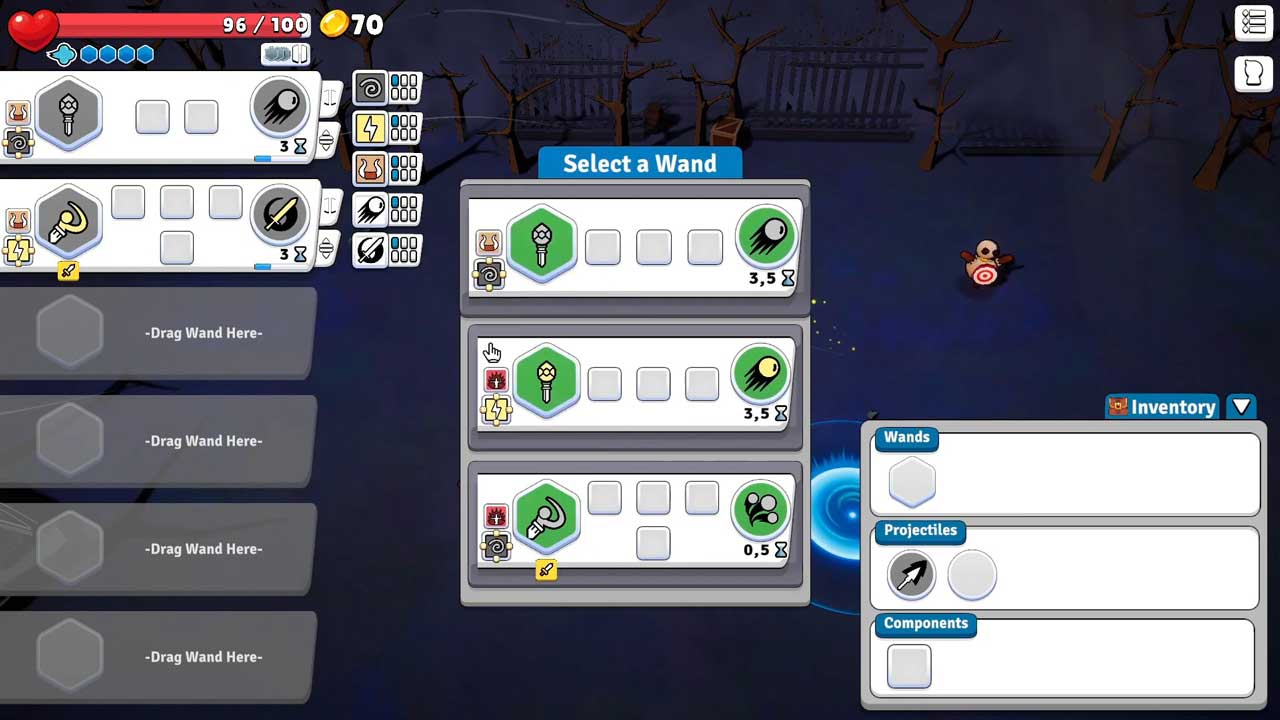1280x720 pixels.
Task: Collapse the Inventory panel arrow
Action: click(1241, 406)
